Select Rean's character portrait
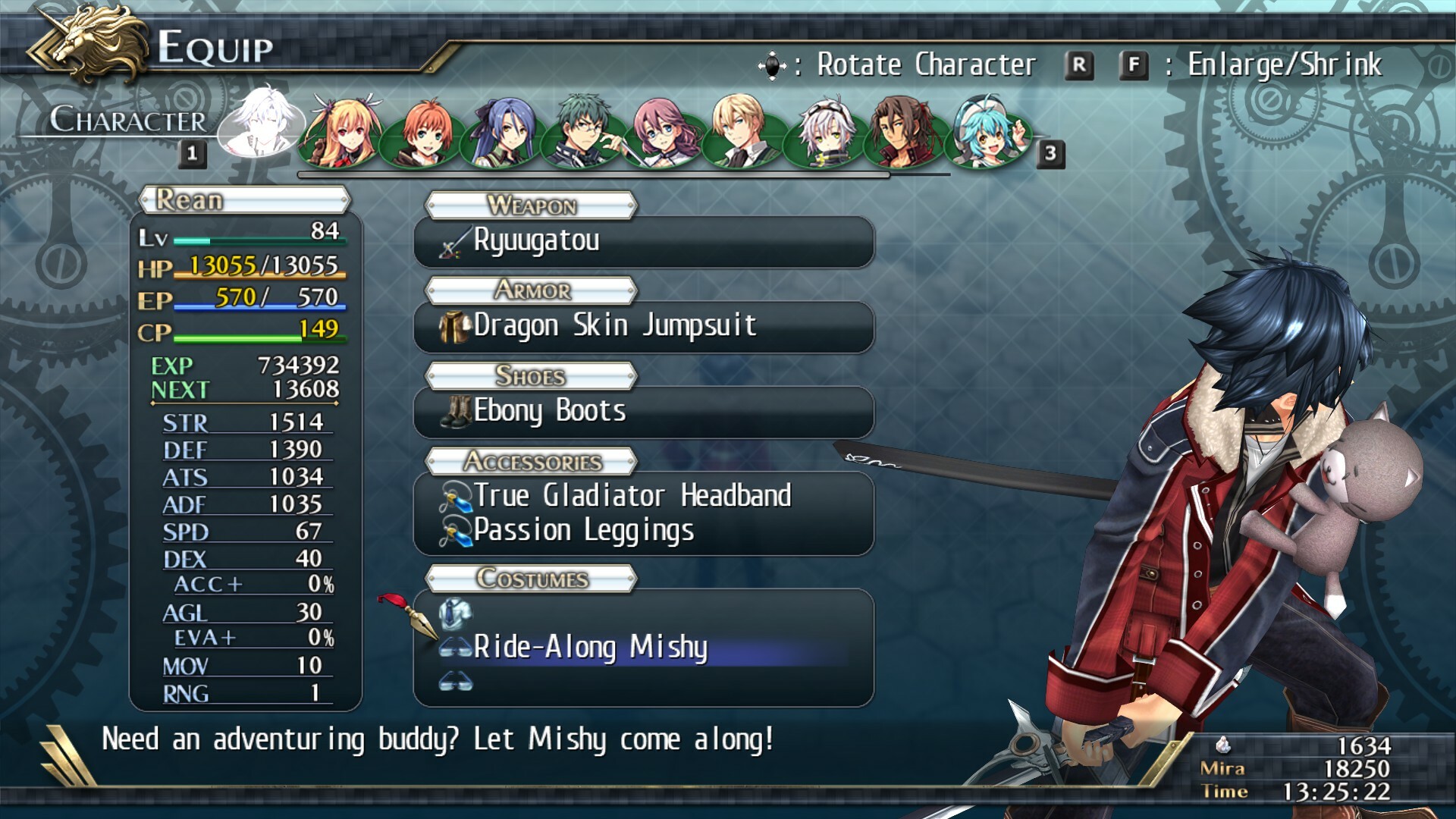Image resolution: width=1456 pixels, height=819 pixels. [264, 125]
